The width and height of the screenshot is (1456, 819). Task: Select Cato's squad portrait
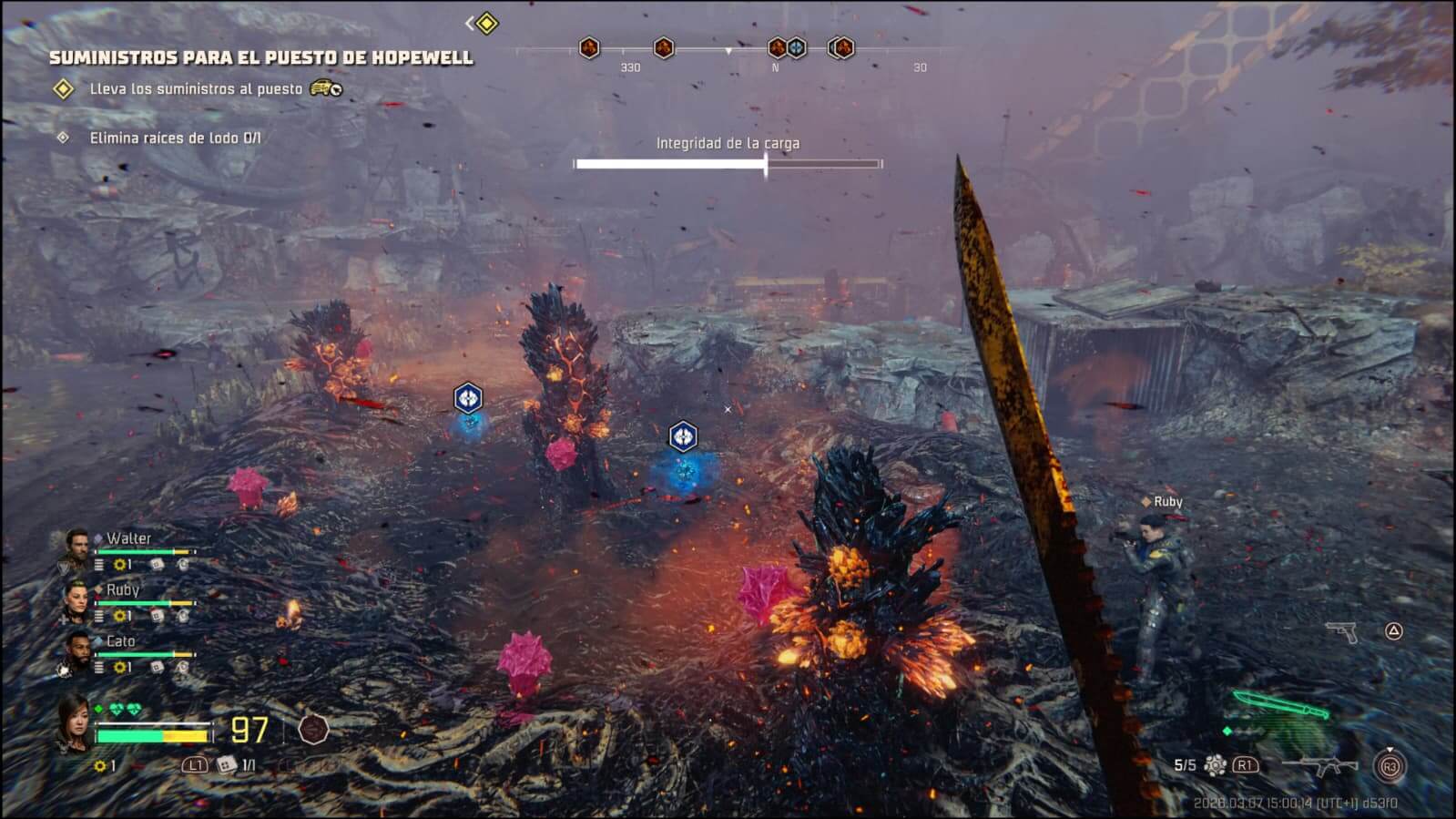tap(76, 651)
